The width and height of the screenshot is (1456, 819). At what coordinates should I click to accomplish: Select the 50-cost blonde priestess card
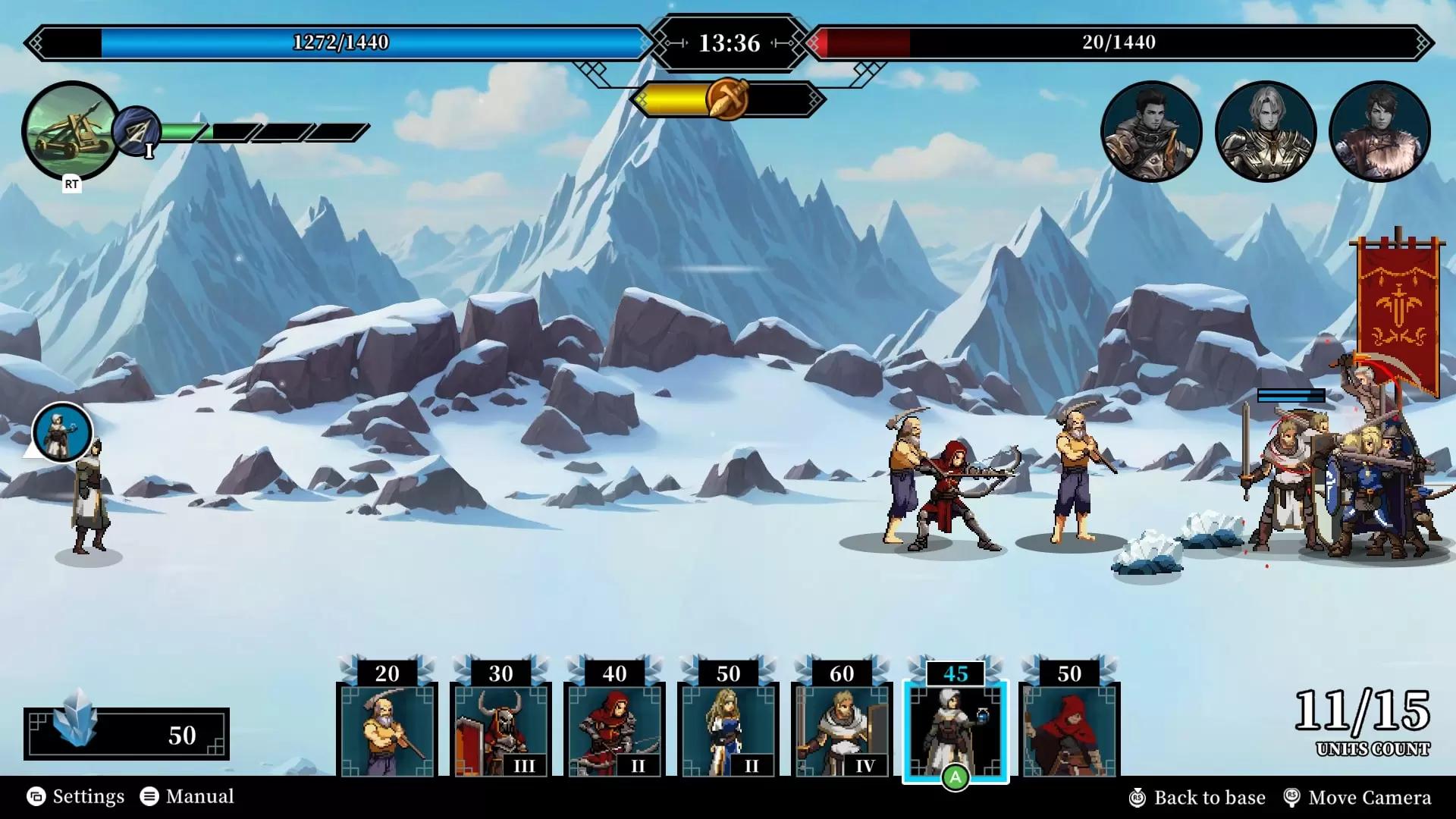728,728
